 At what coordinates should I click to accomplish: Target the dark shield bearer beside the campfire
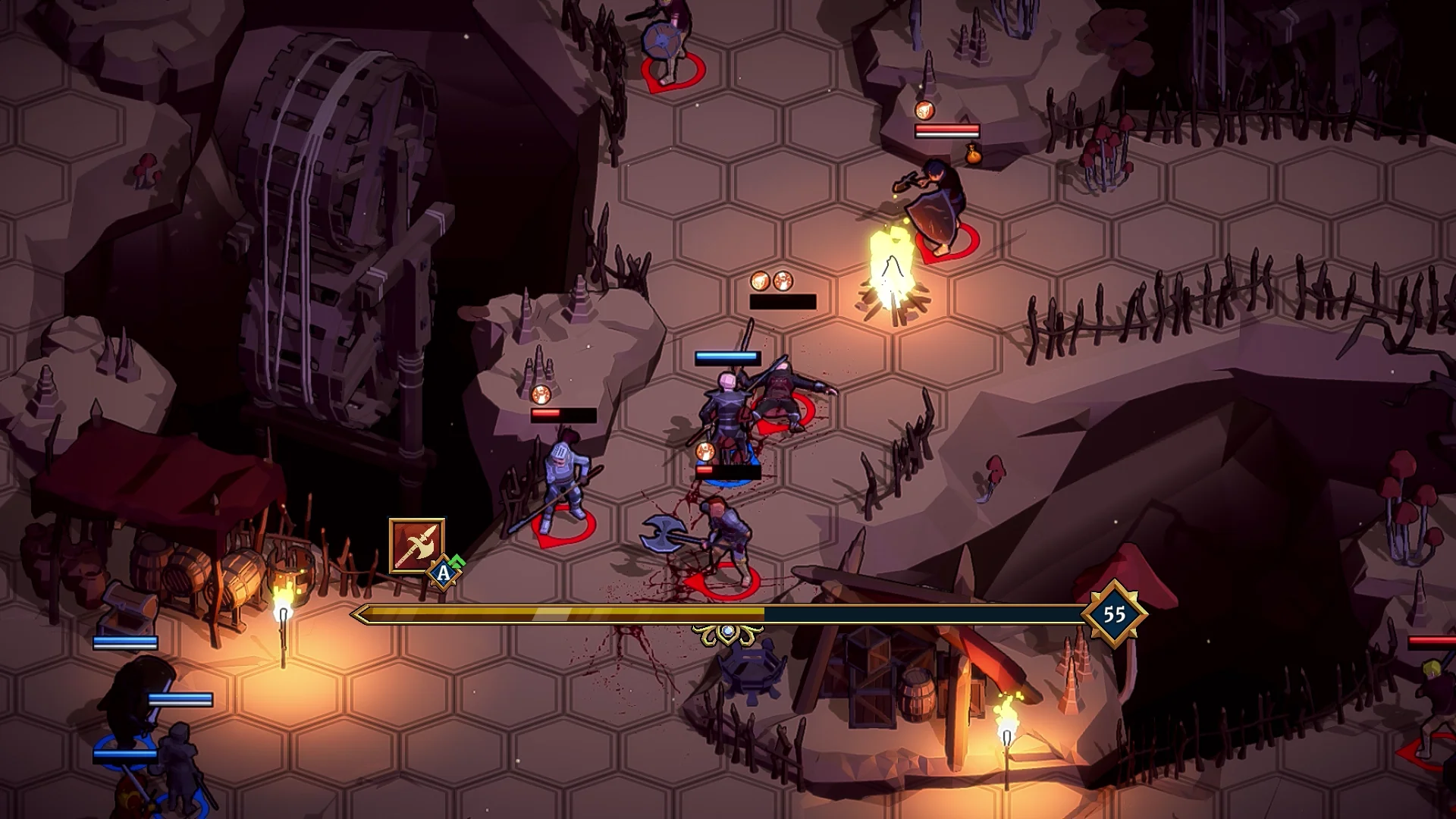939,205
